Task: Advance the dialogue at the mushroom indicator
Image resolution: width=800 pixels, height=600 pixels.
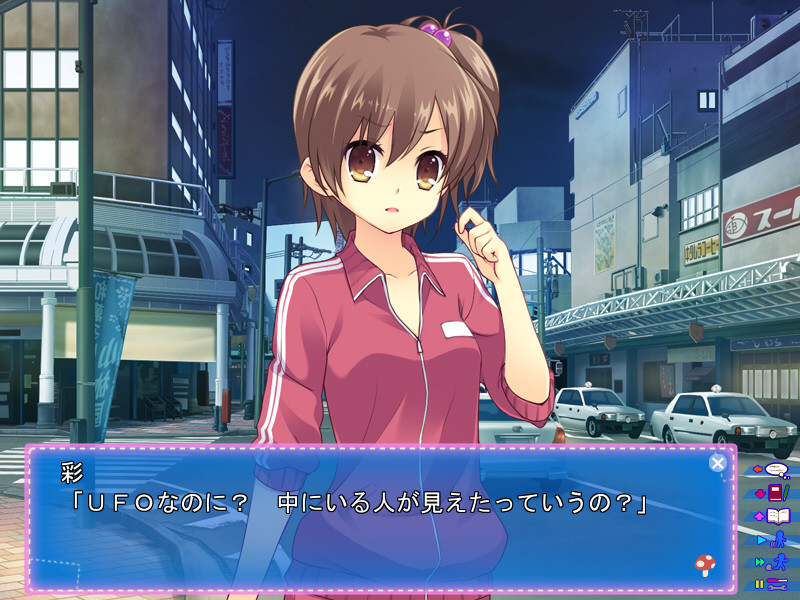Action: point(705,565)
